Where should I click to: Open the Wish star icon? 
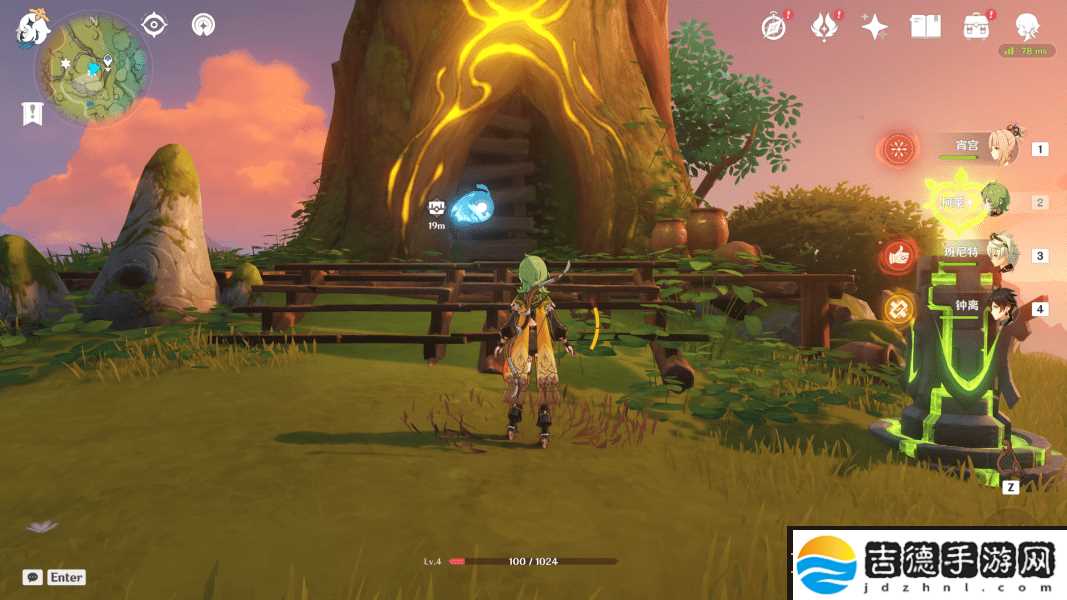875,27
